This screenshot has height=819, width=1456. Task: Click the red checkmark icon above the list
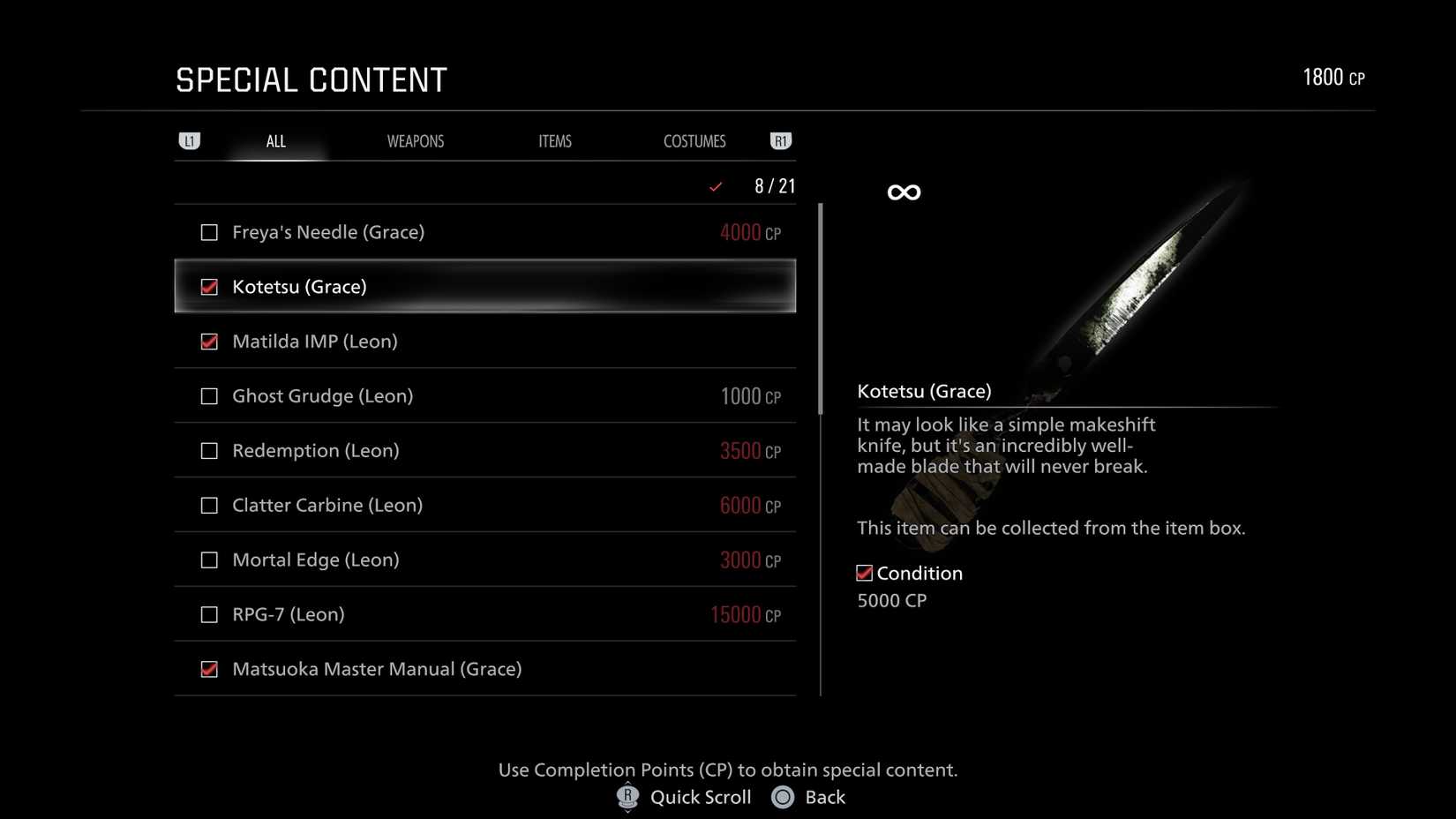coord(715,186)
